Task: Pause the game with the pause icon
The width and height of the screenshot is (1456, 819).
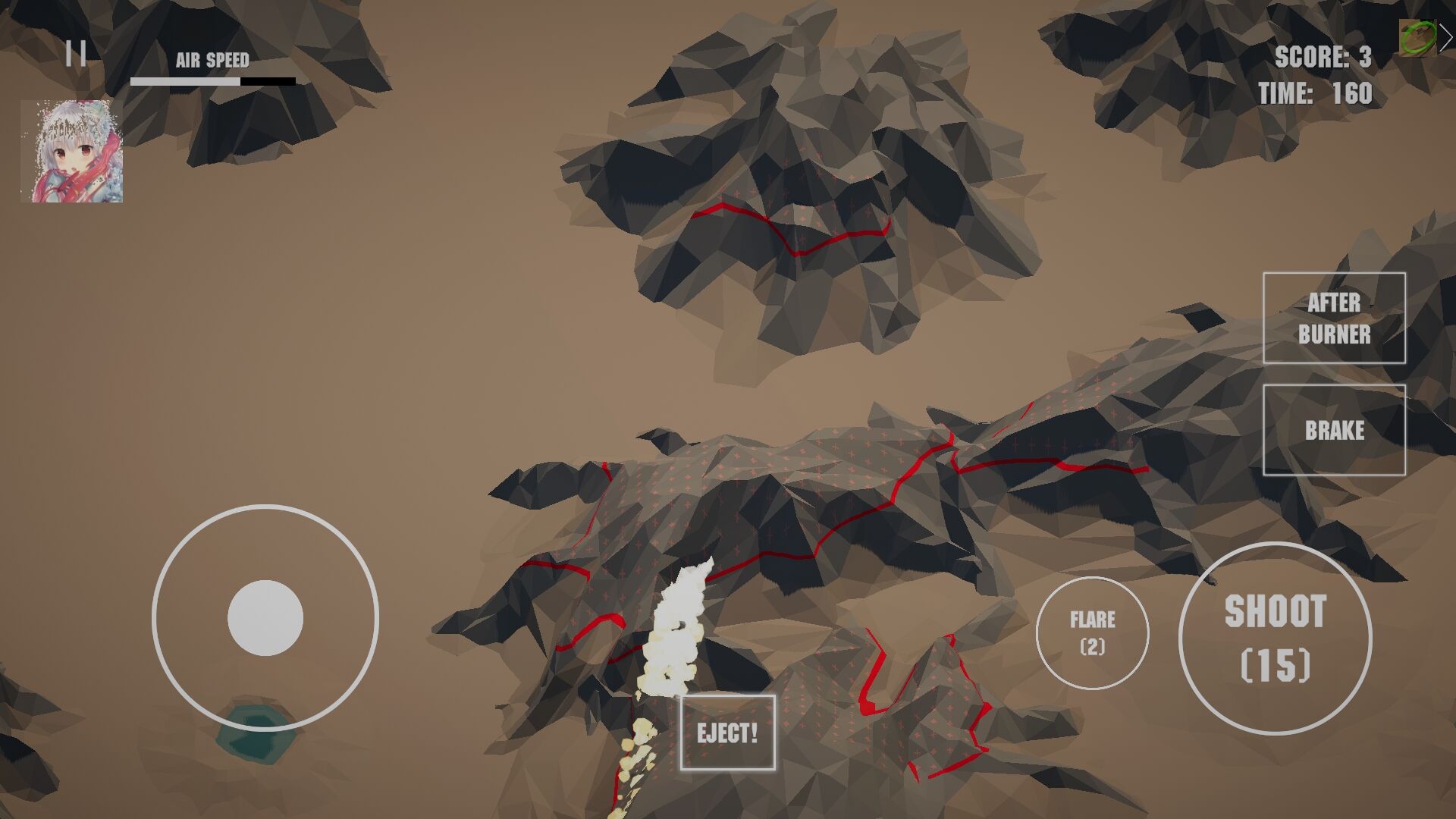Action: tap(76, 54)
